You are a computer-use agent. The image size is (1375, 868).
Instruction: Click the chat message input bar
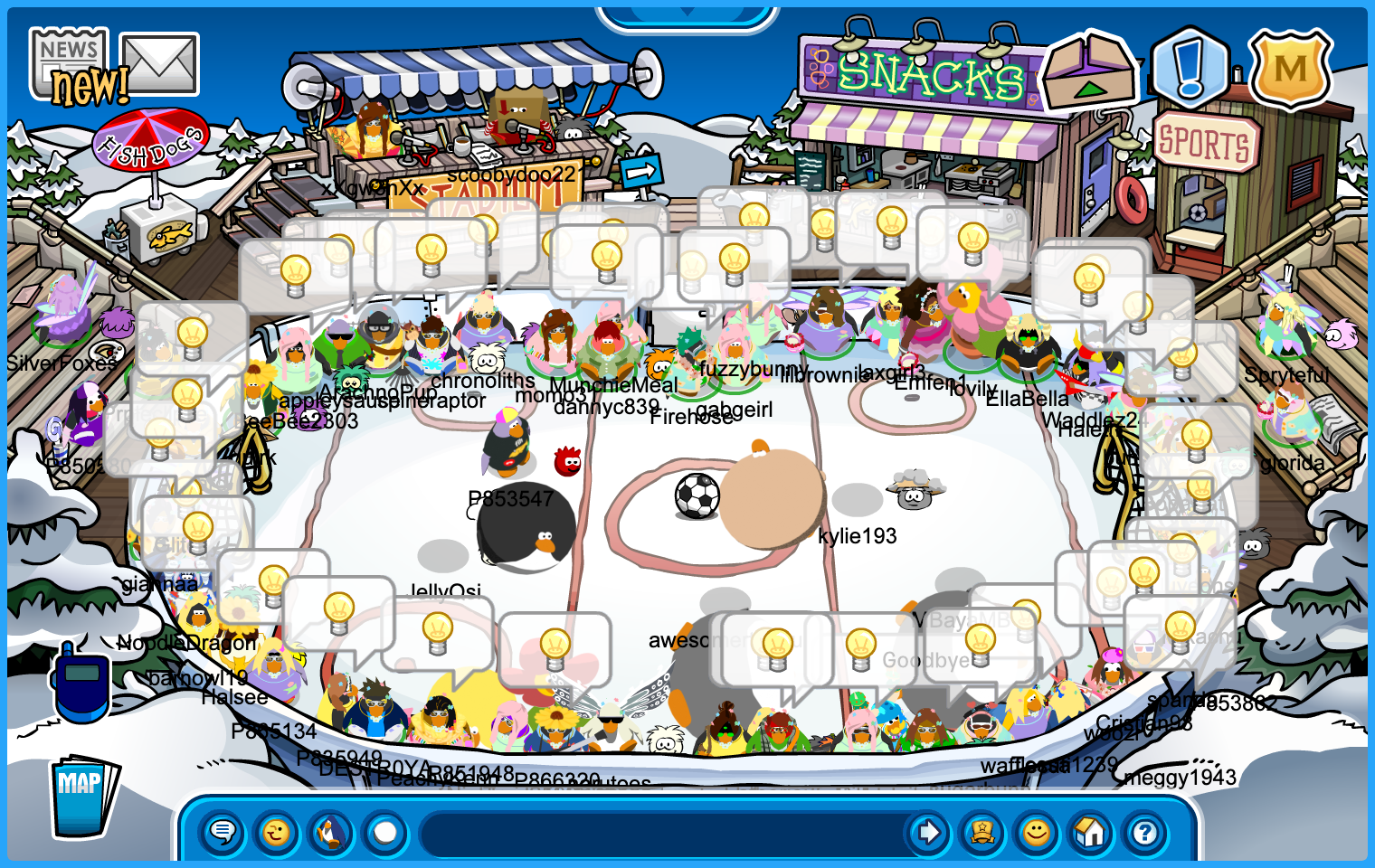point(660,832)
